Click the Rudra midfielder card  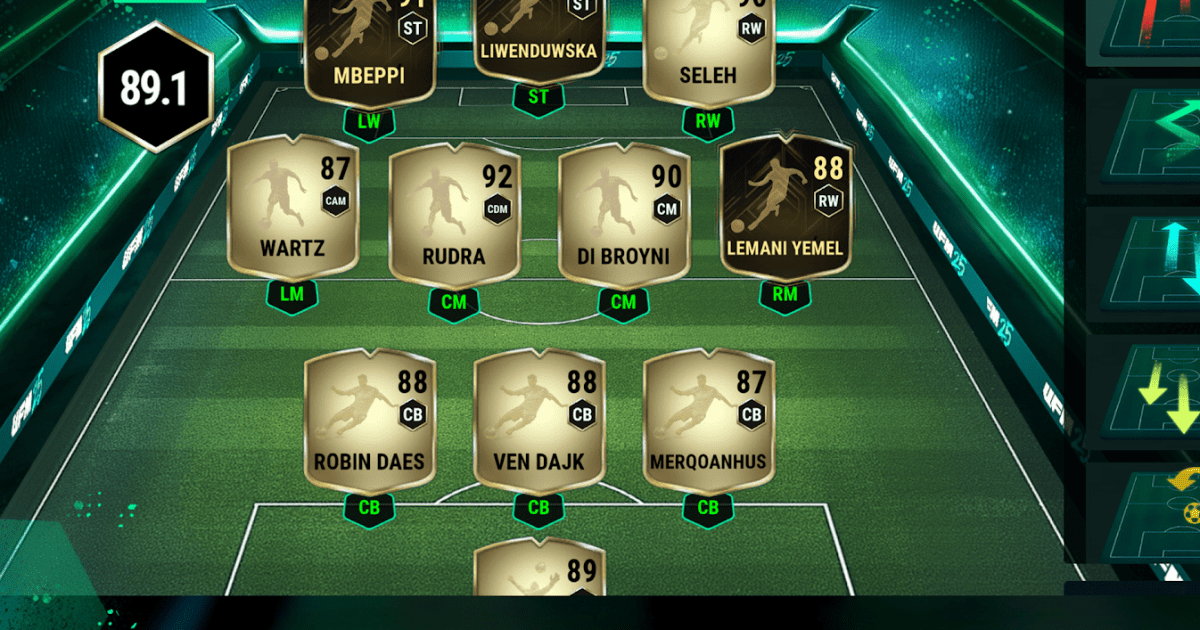(x=453, y=218)
